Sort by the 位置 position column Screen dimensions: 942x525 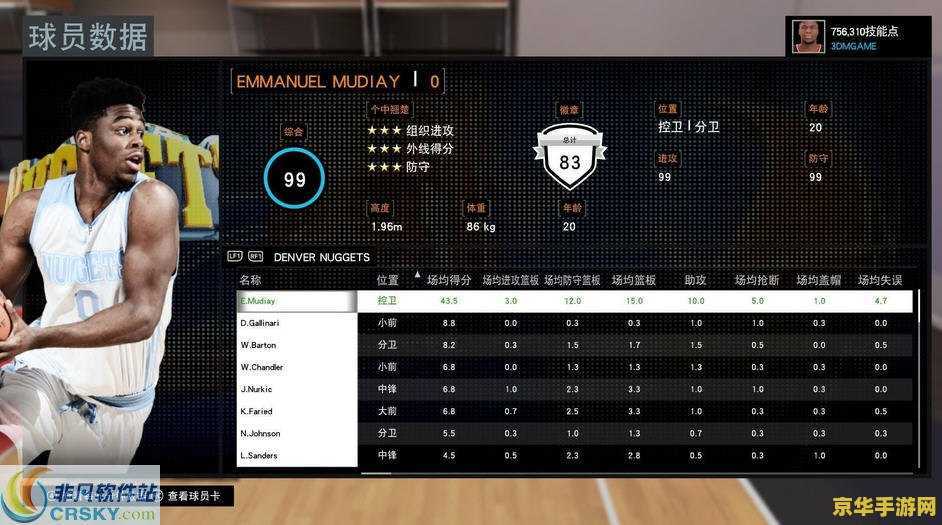click(387, 280)
